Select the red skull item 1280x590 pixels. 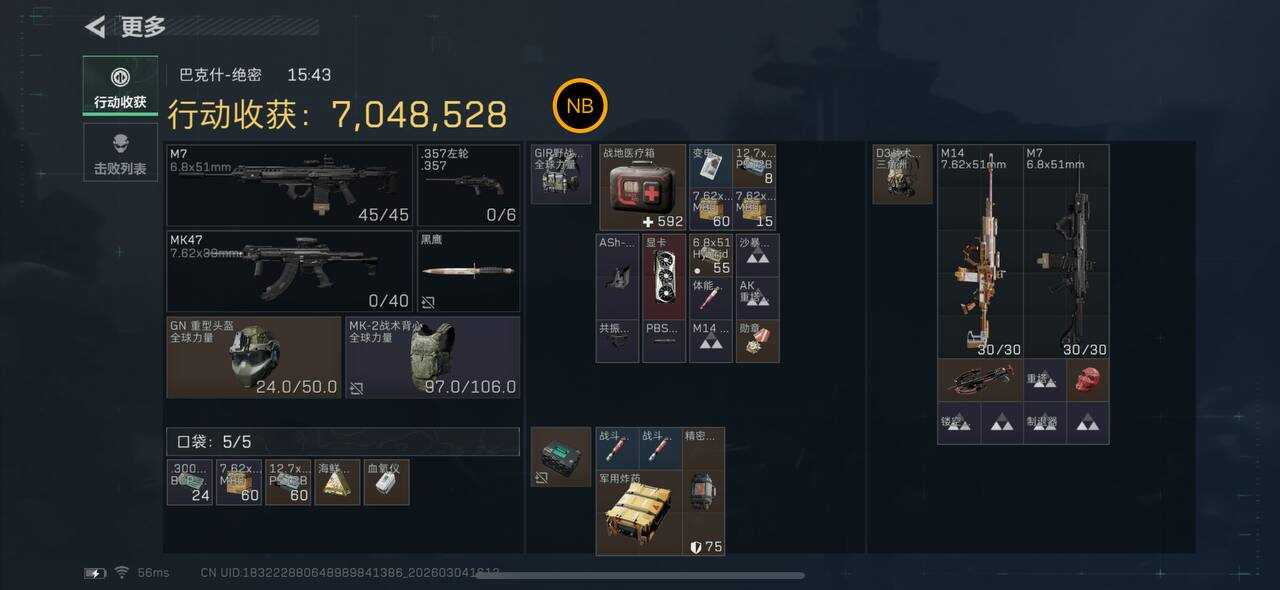1087,380
